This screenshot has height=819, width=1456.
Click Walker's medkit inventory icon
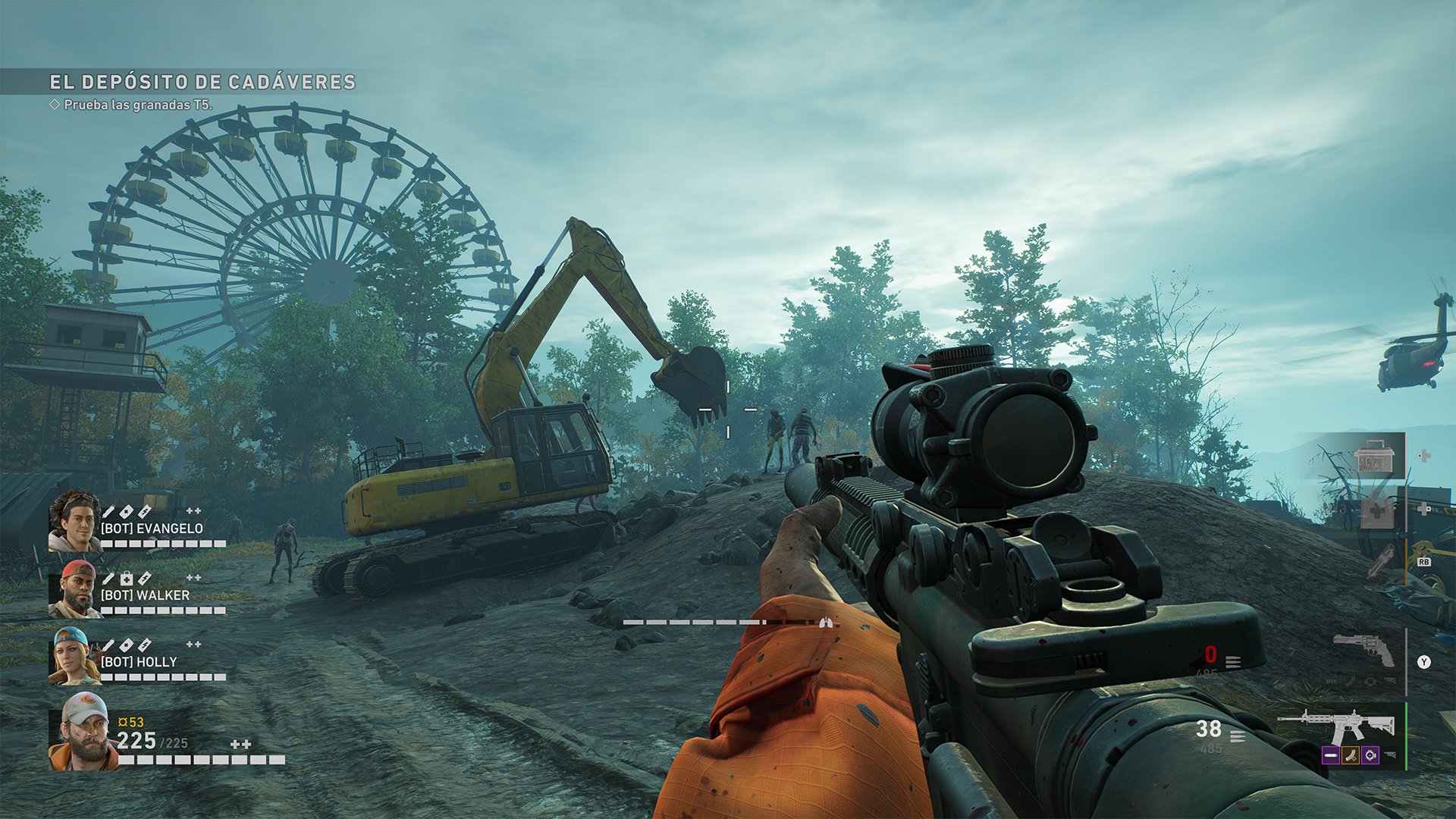point(127,579)
